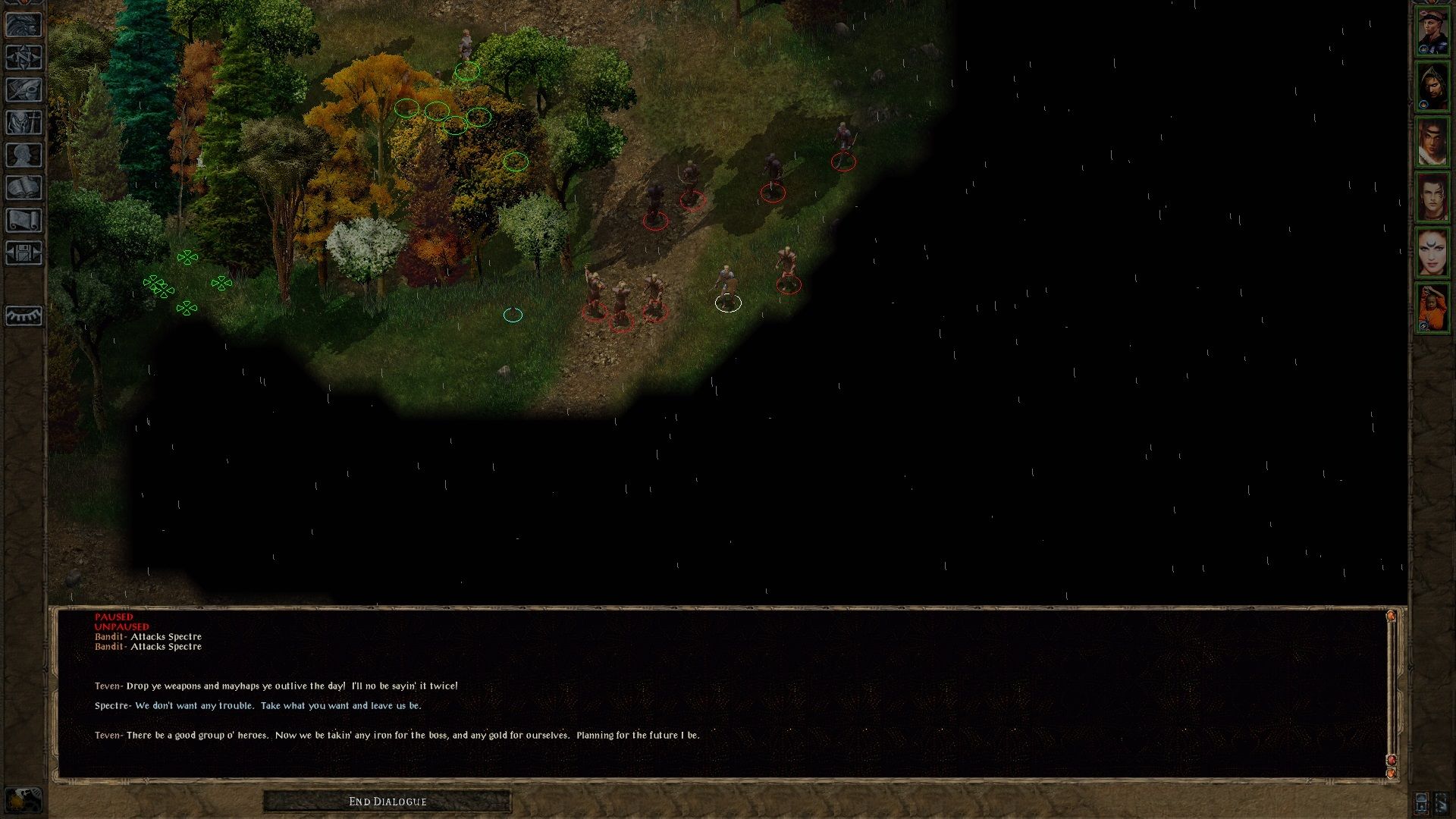The image size is (1456, 819).
Task: Select the orange-robed monk portrait
Action: point(1432,308)
